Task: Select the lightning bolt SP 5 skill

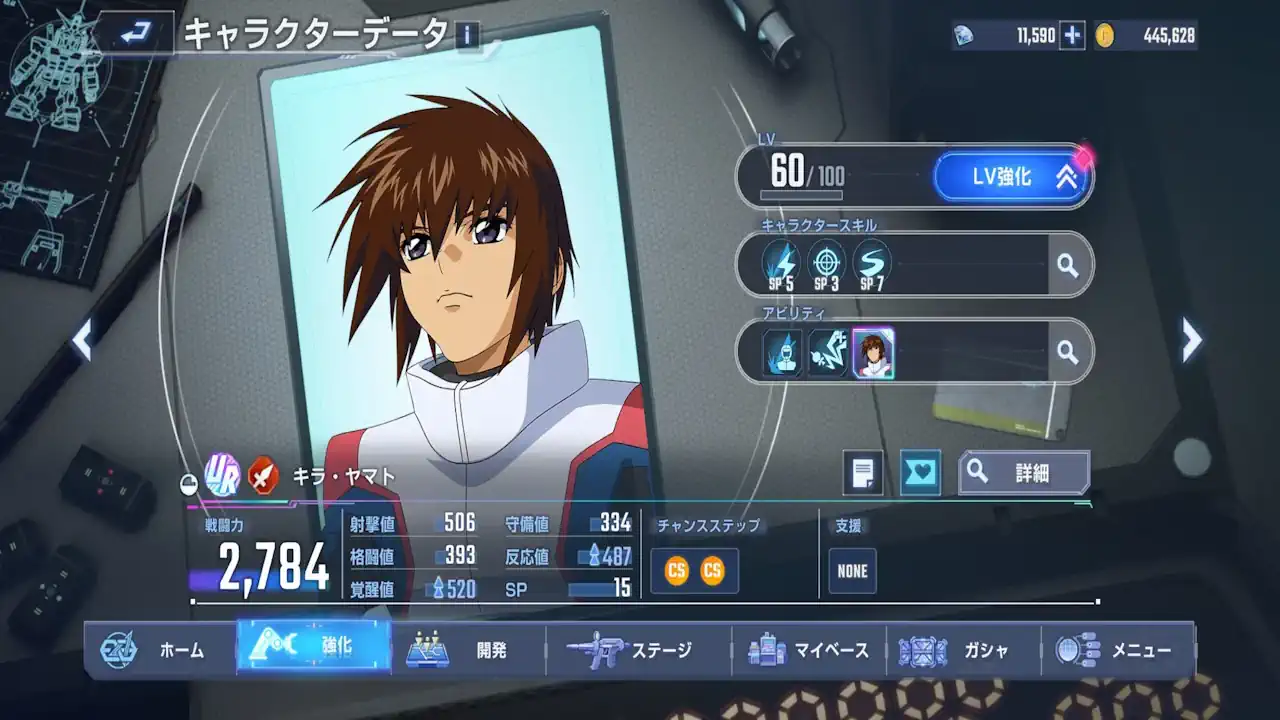Action: point(780,265)
